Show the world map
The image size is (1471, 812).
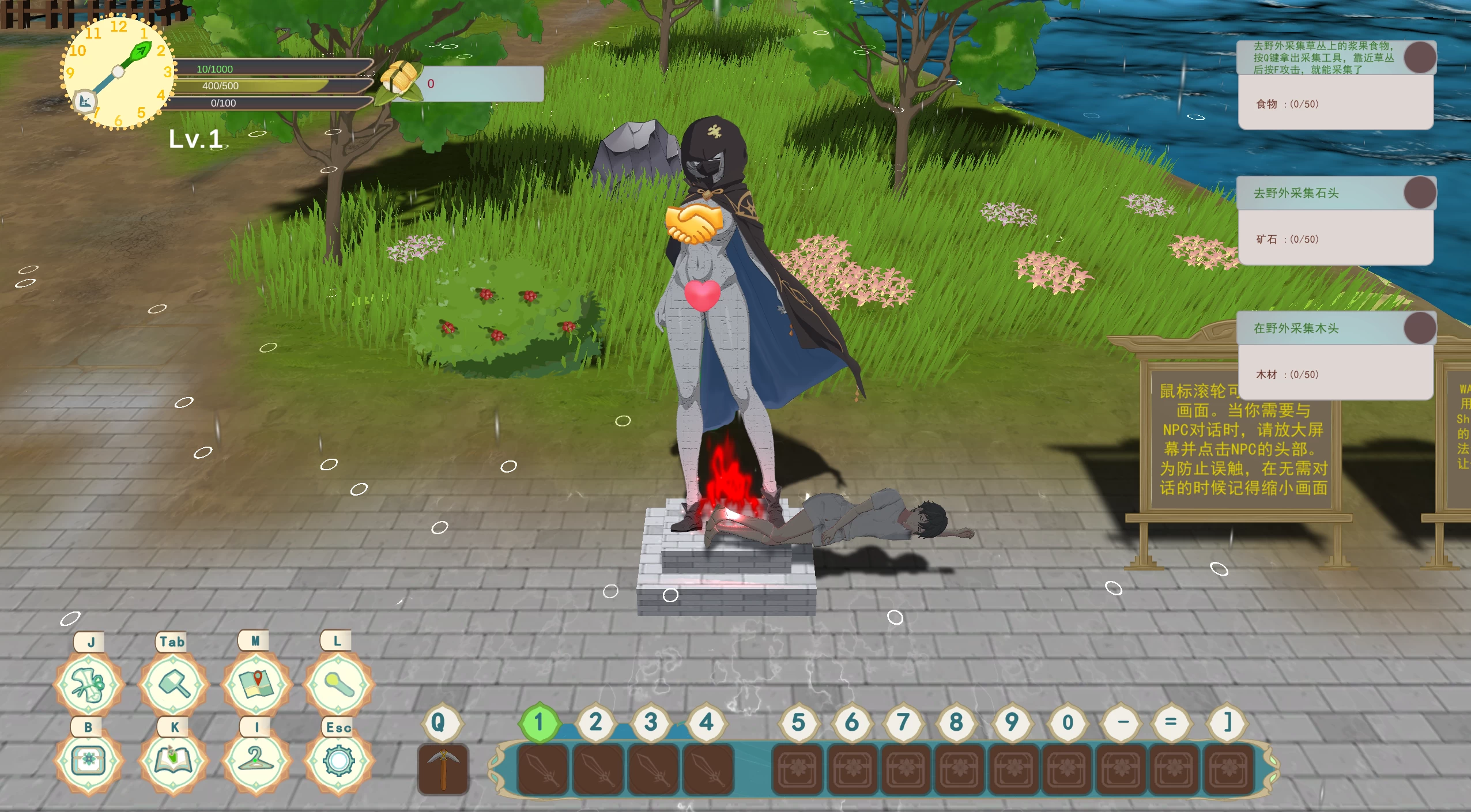click(256, 685)
